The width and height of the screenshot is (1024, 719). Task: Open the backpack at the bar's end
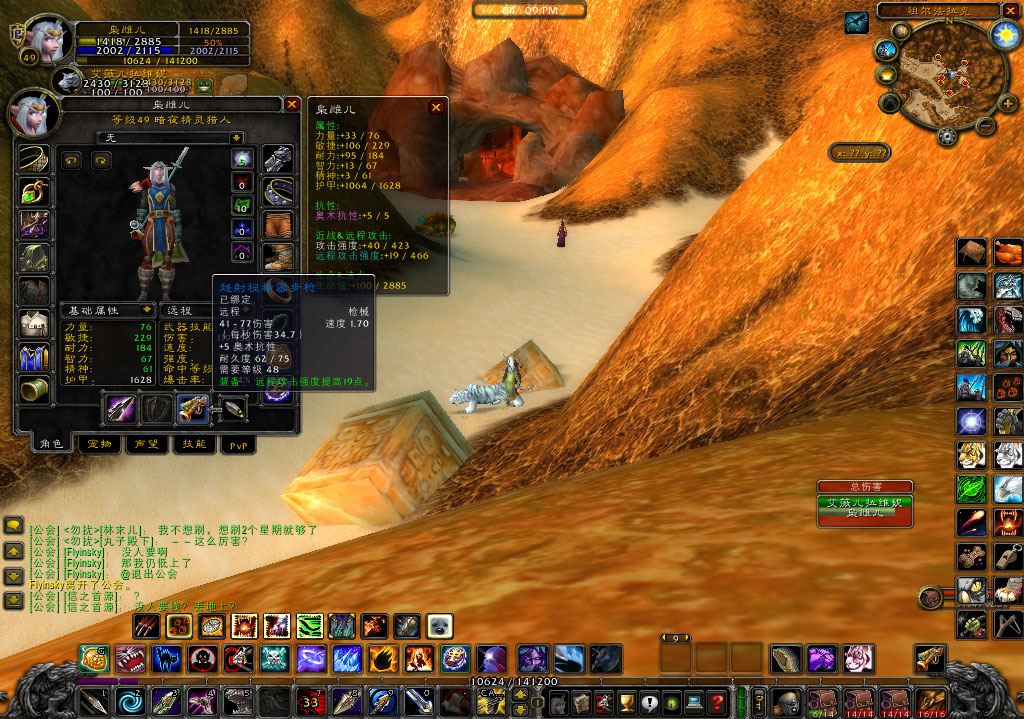pyautogui.click(x=930, y=701)
